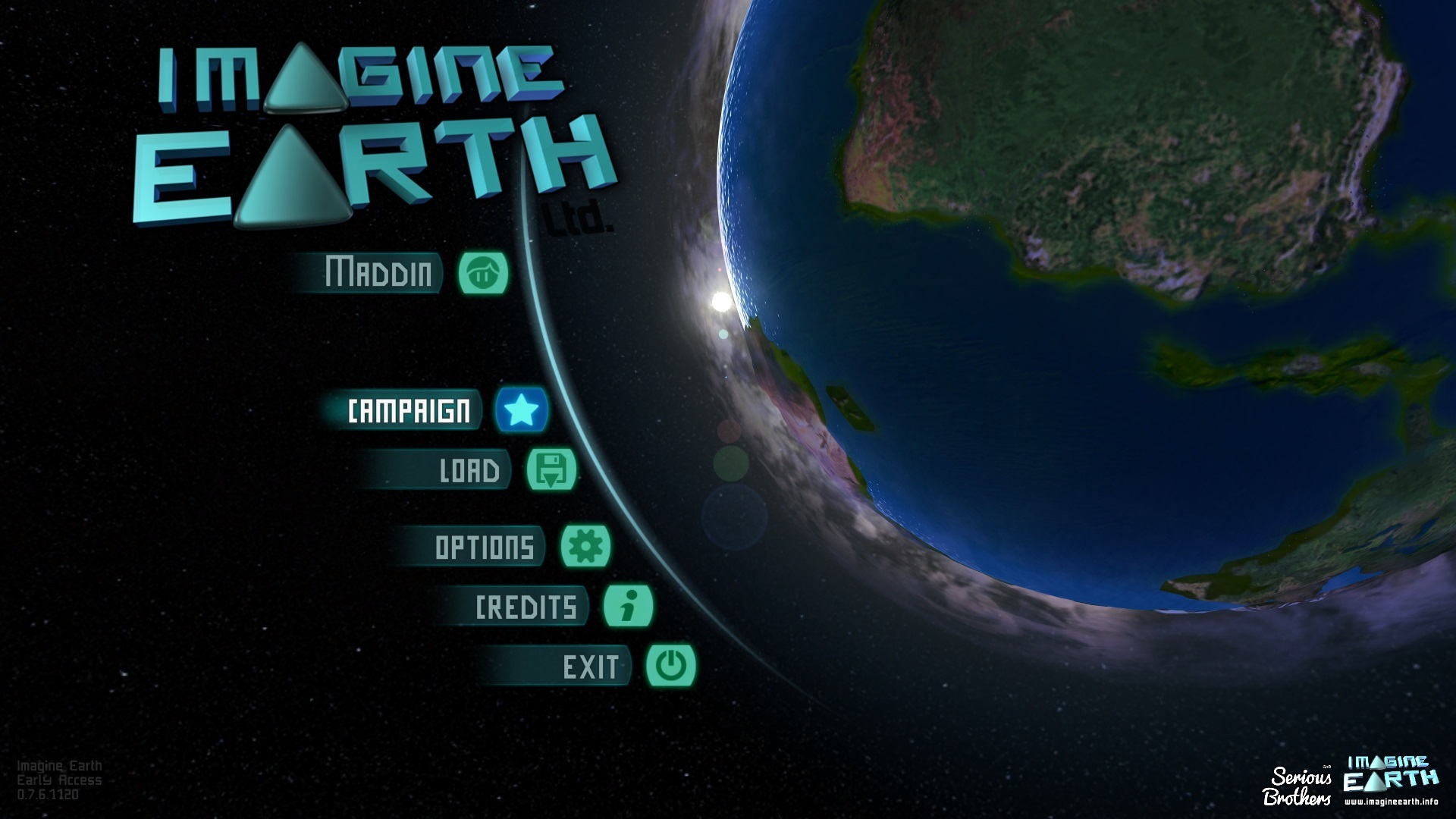Select the Maddin profile name
The height and width of the screenshot is (819, 1456).
tap(378, 273)
